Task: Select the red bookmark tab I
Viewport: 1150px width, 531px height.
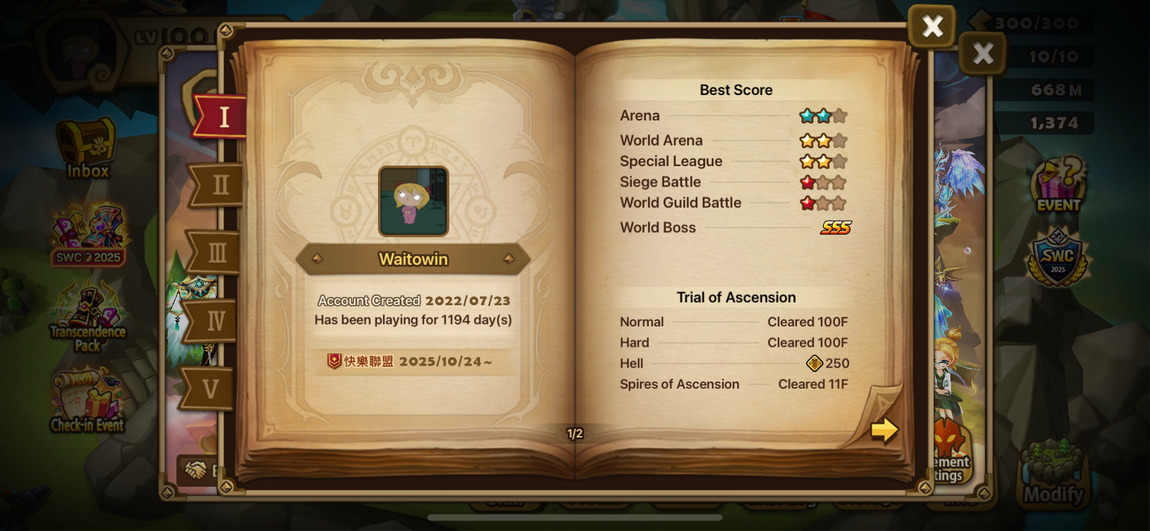Action: click(221, 117)
